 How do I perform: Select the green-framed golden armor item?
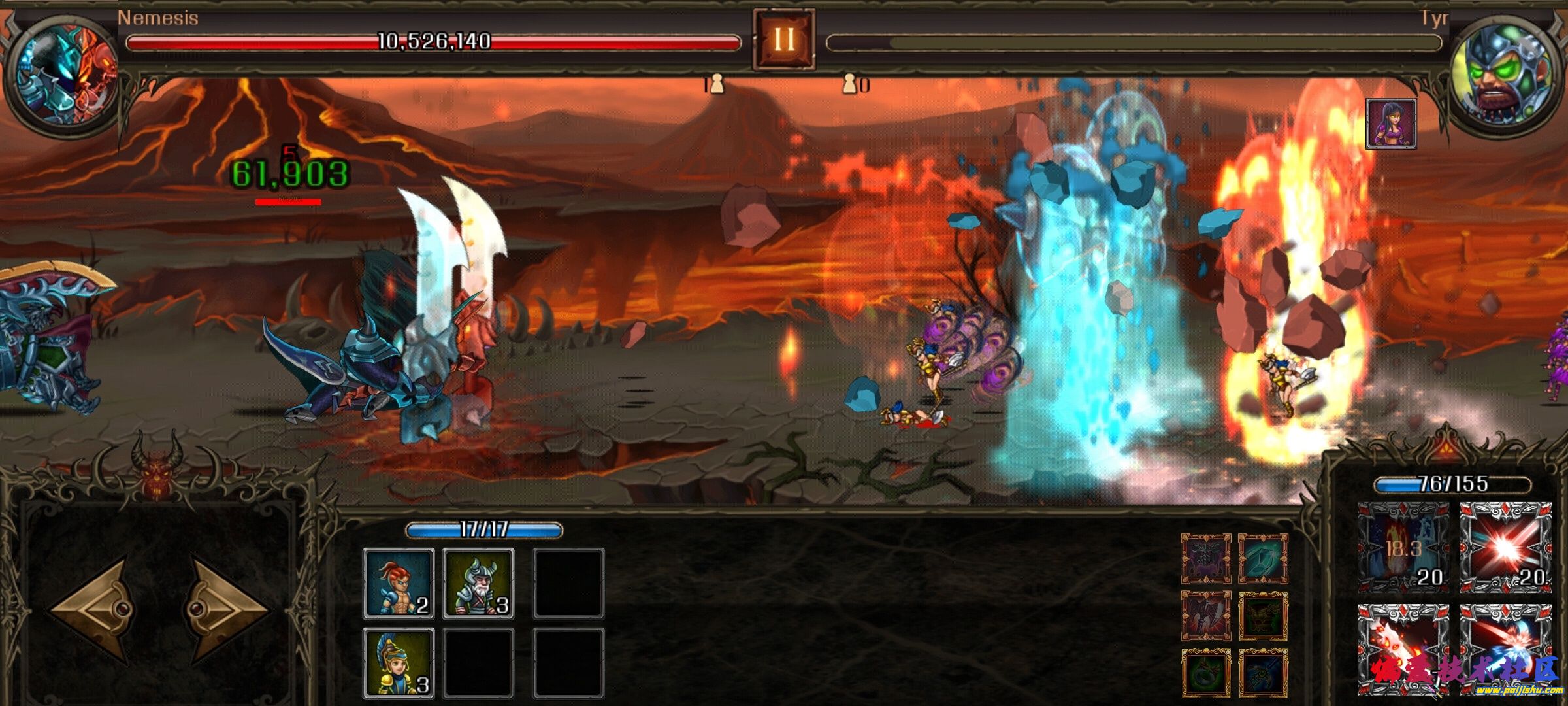point(1263,616)
